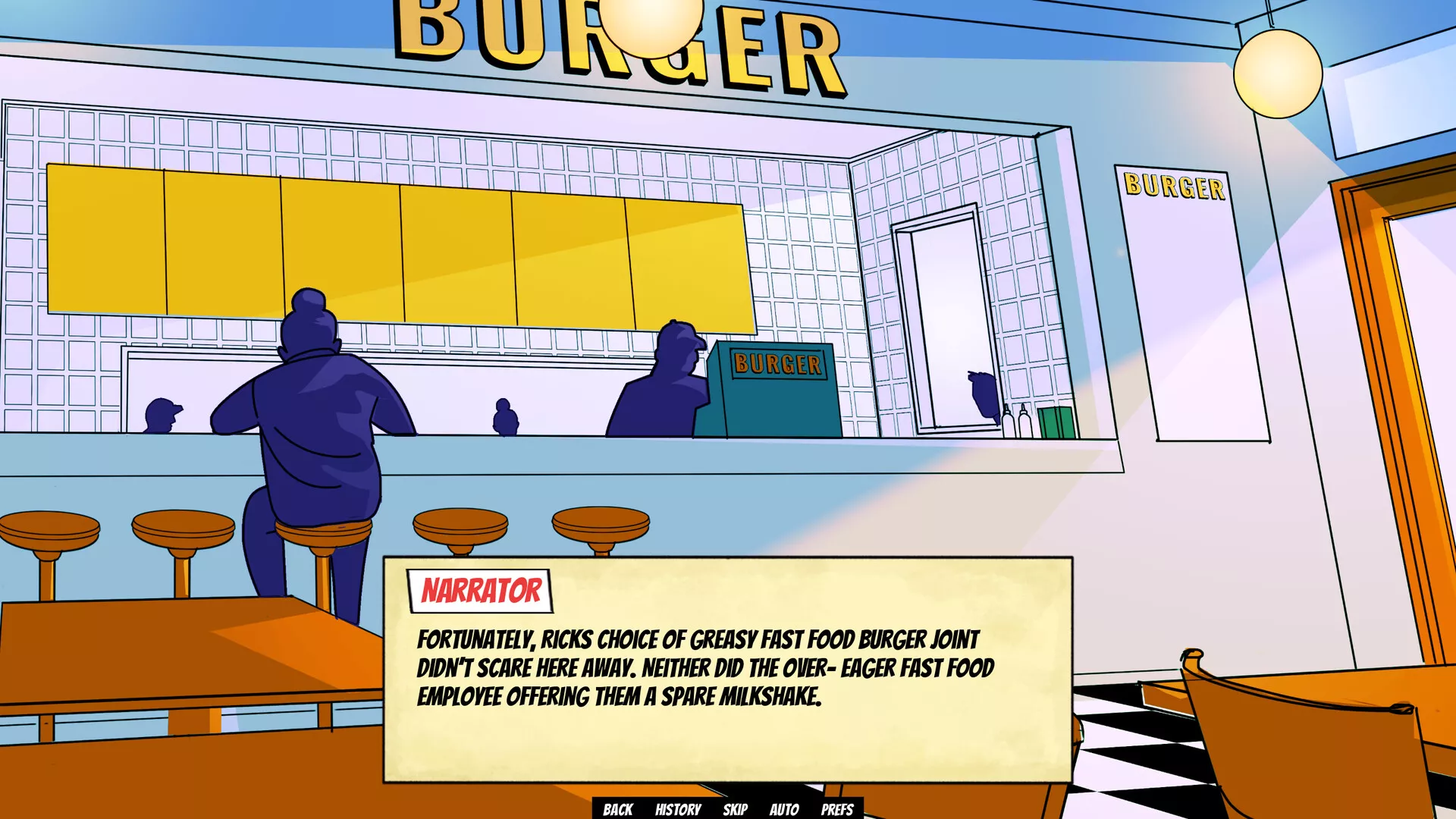Viewport: 1456px width, 819px height.
Task: Open the dialogue History log
Action: pyautogui.click(x=678, y=809)
